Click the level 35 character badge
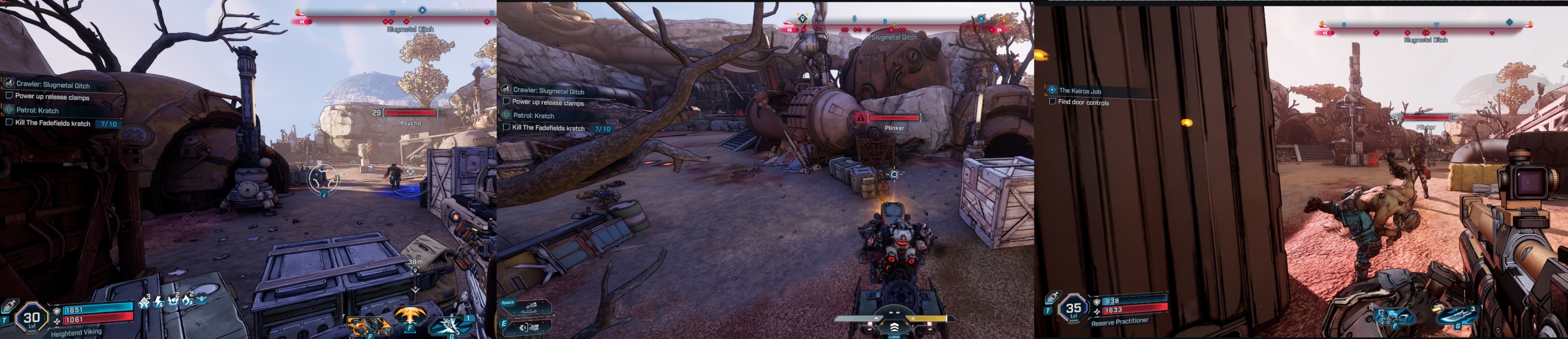Viewport: 1568px width, 339px height. [x=1073, y=309]
